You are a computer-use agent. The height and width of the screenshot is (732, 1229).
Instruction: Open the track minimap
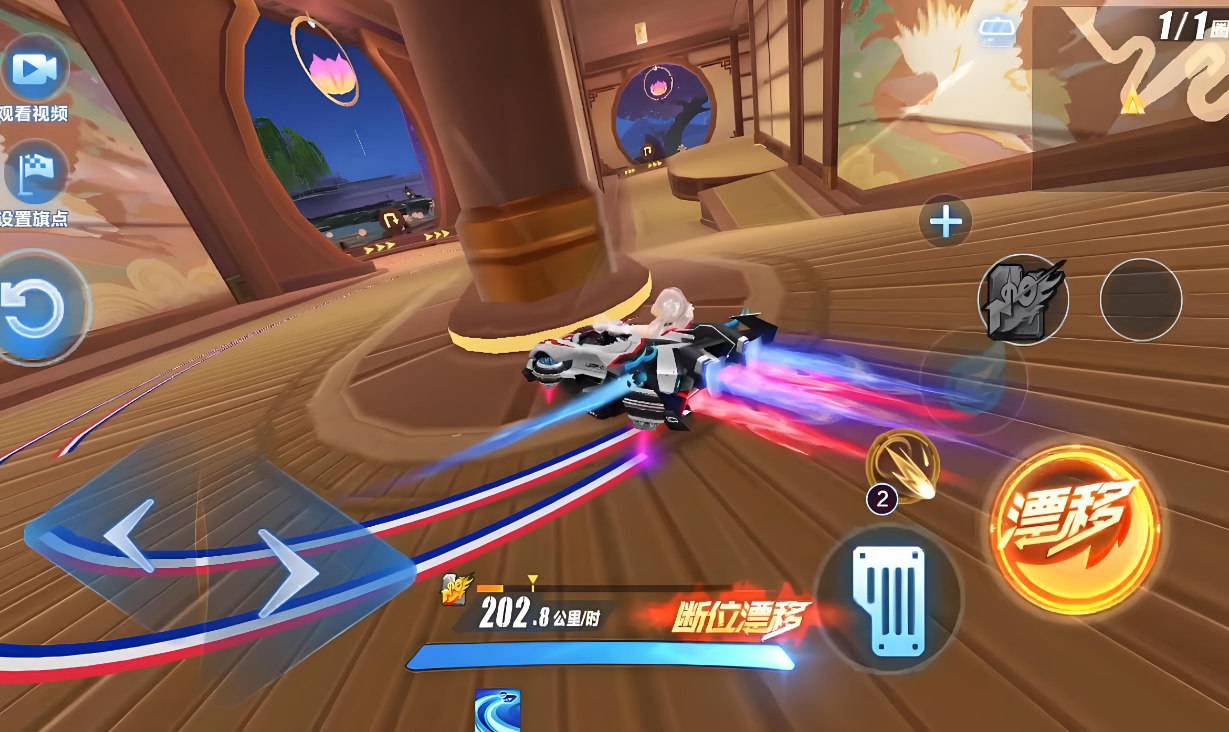(1130, 95)
